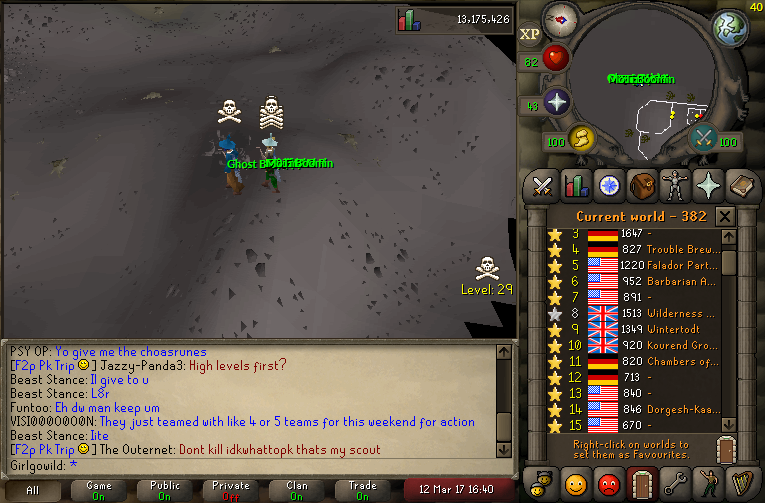Open the Music Player harp tab

(740, 481)
